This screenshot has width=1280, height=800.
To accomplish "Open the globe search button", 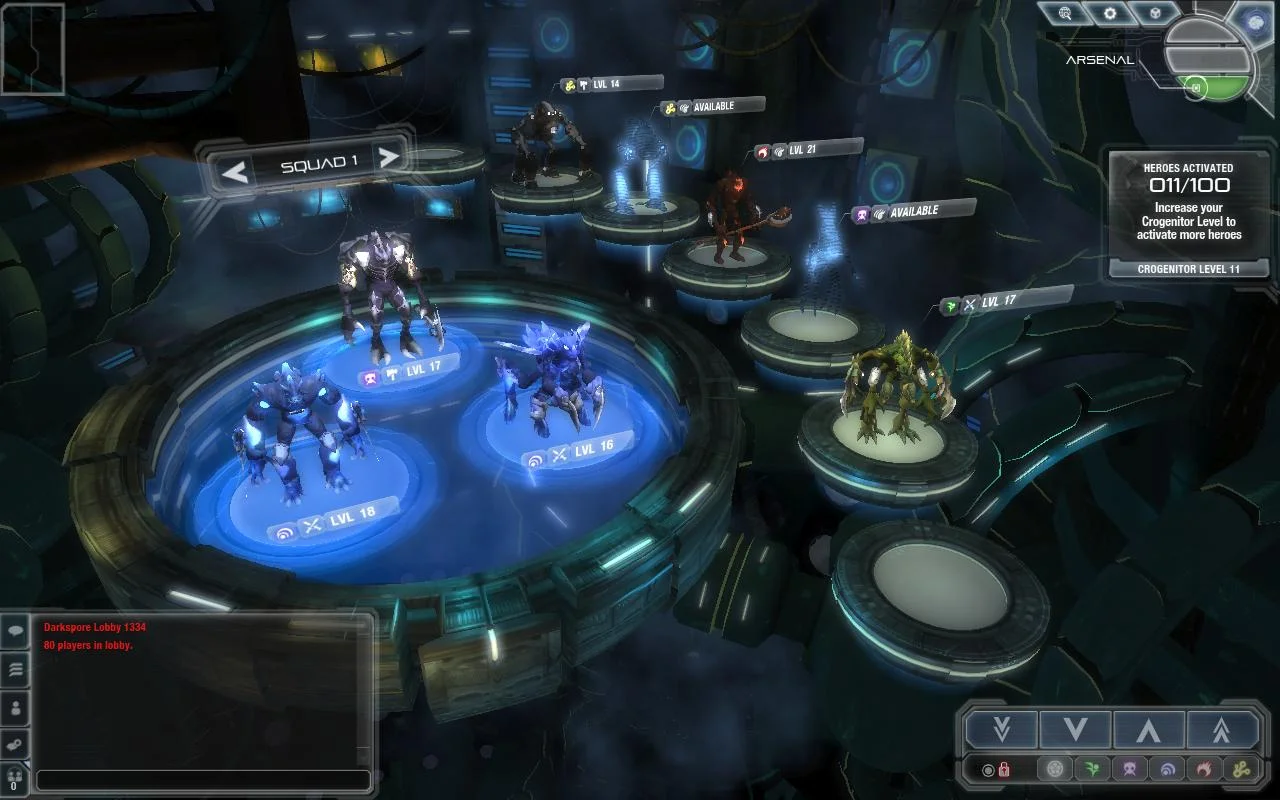I will click(1064, 14).
